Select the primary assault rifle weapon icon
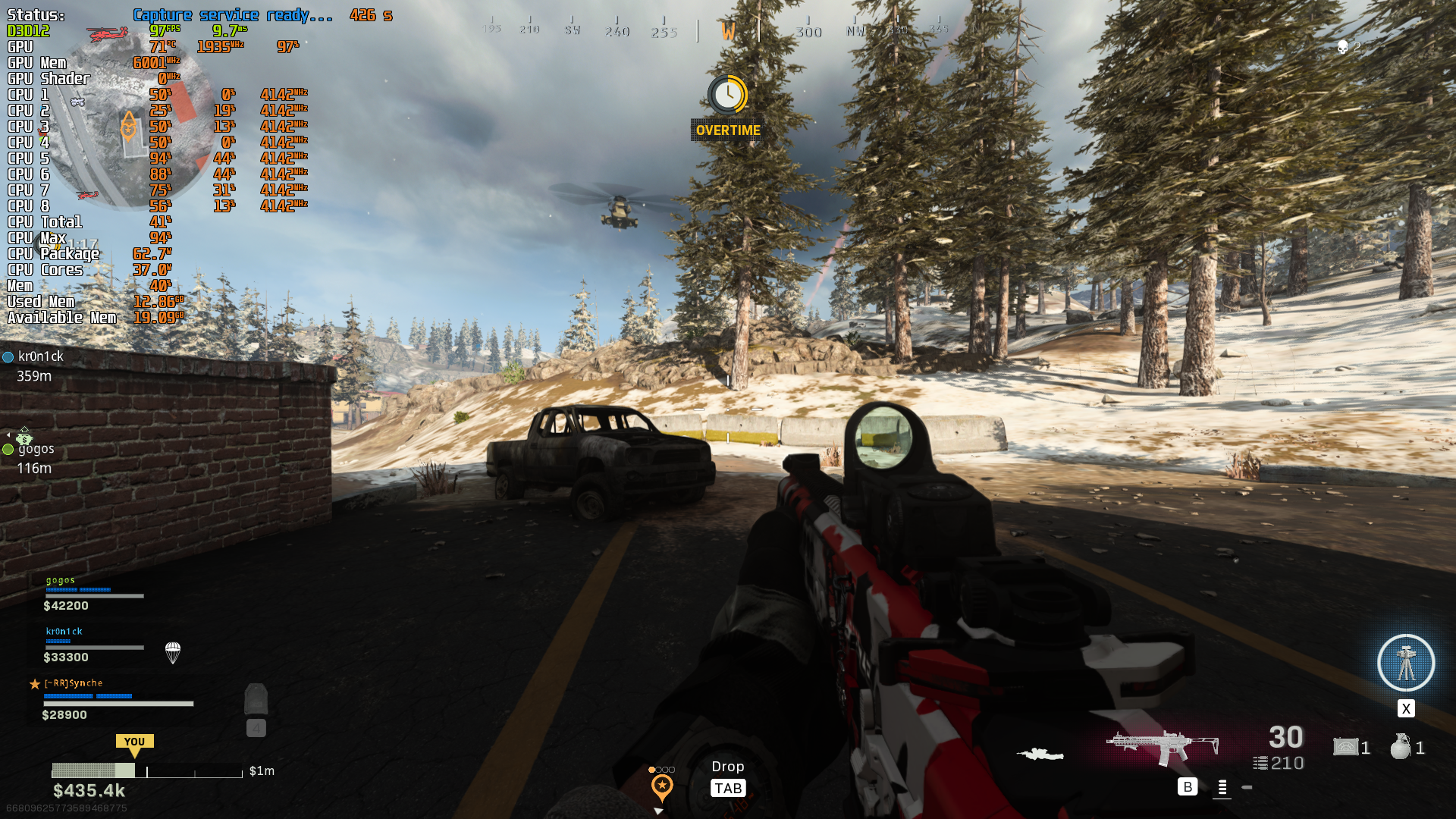 pos(1162,747)
